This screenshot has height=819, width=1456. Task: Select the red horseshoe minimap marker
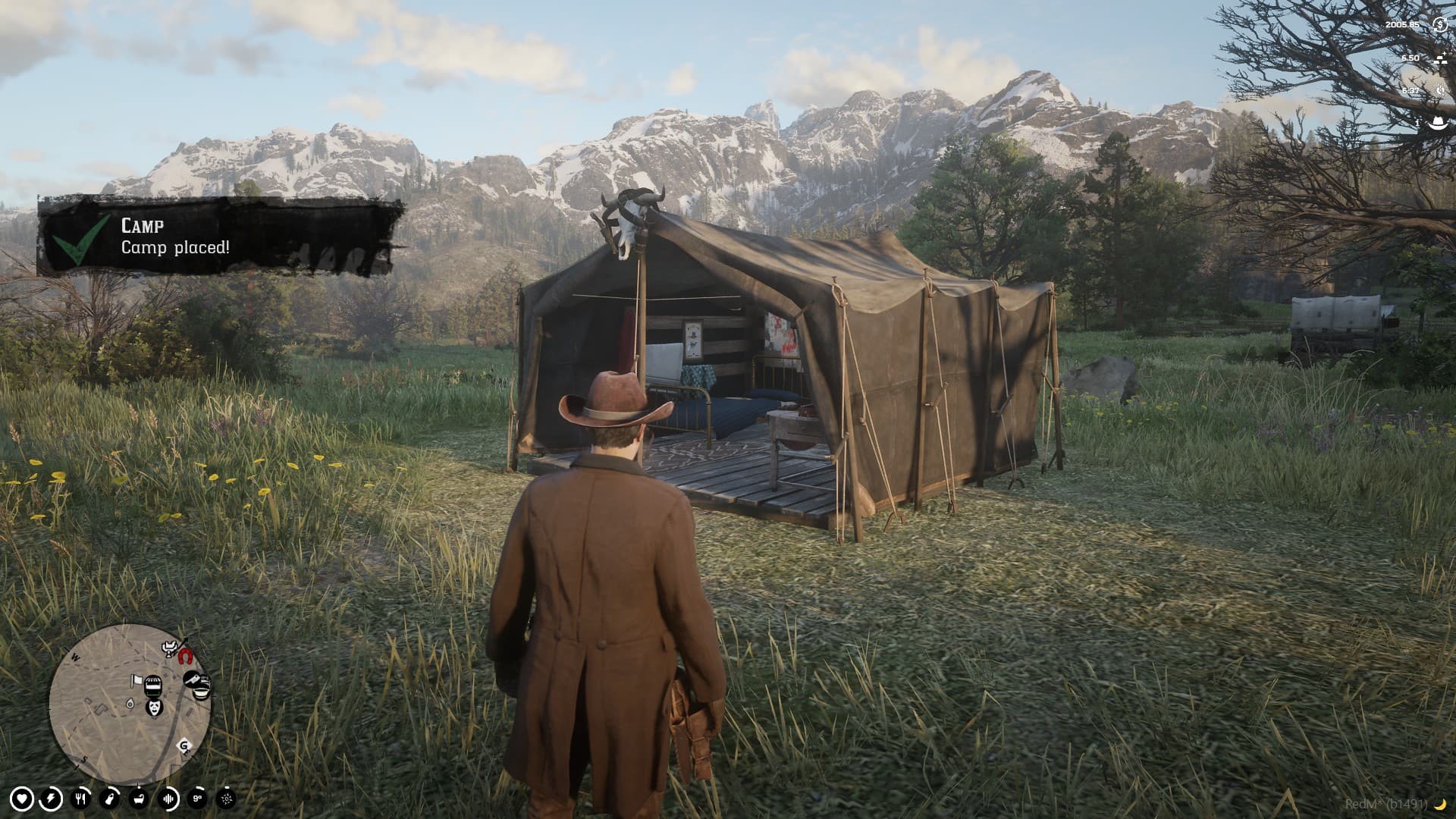[185, 657]
